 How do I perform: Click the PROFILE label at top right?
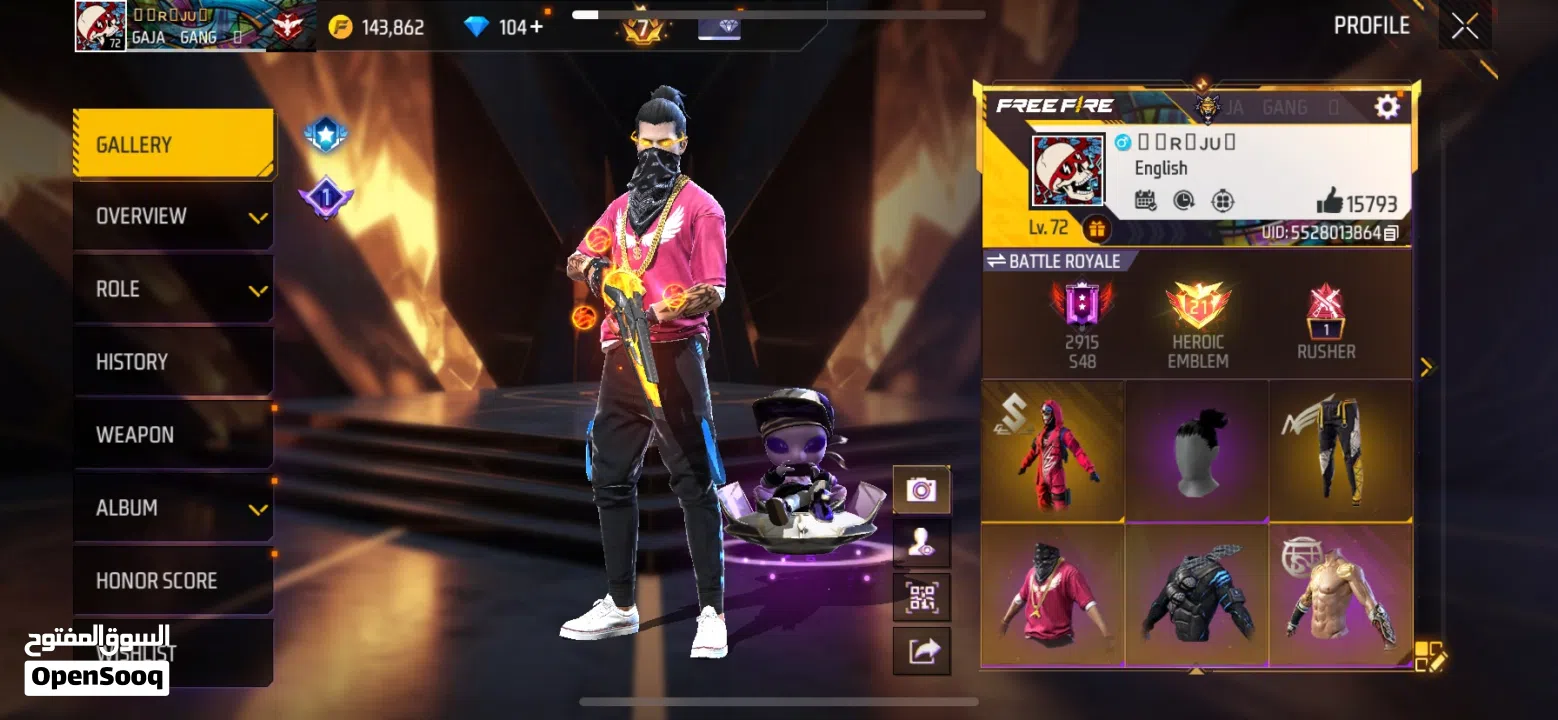[x=1371, y=25]
